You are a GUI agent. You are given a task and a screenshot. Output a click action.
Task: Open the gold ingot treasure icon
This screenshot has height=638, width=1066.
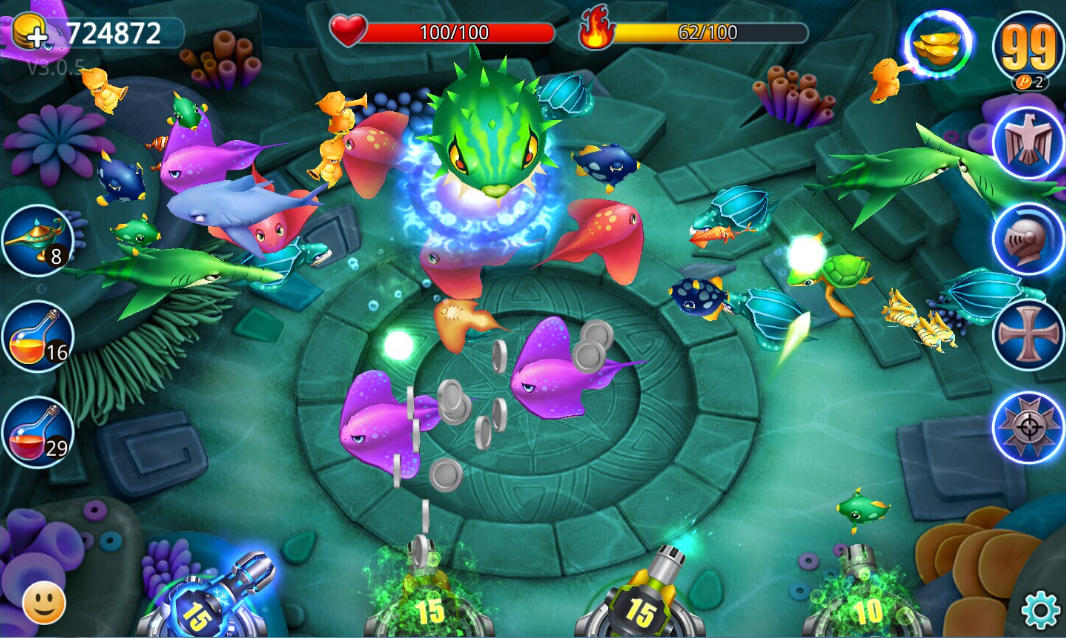click(x=938, y=46)
